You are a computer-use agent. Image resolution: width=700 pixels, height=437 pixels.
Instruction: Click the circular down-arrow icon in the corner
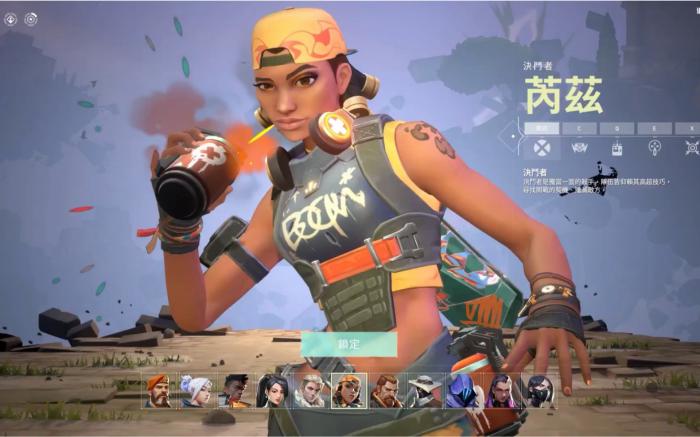pyautogui.click(x=11, y=18)
